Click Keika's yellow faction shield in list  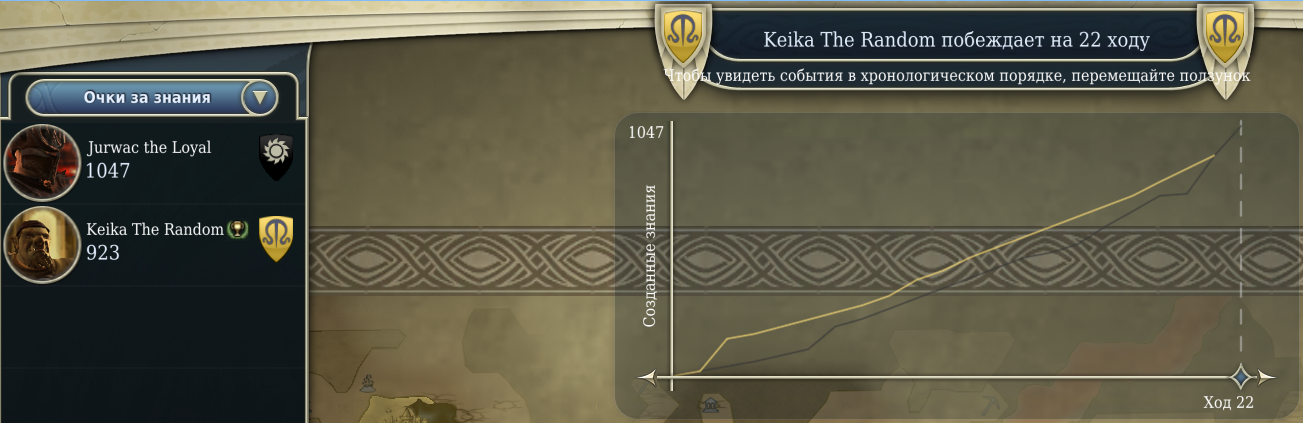276,239
